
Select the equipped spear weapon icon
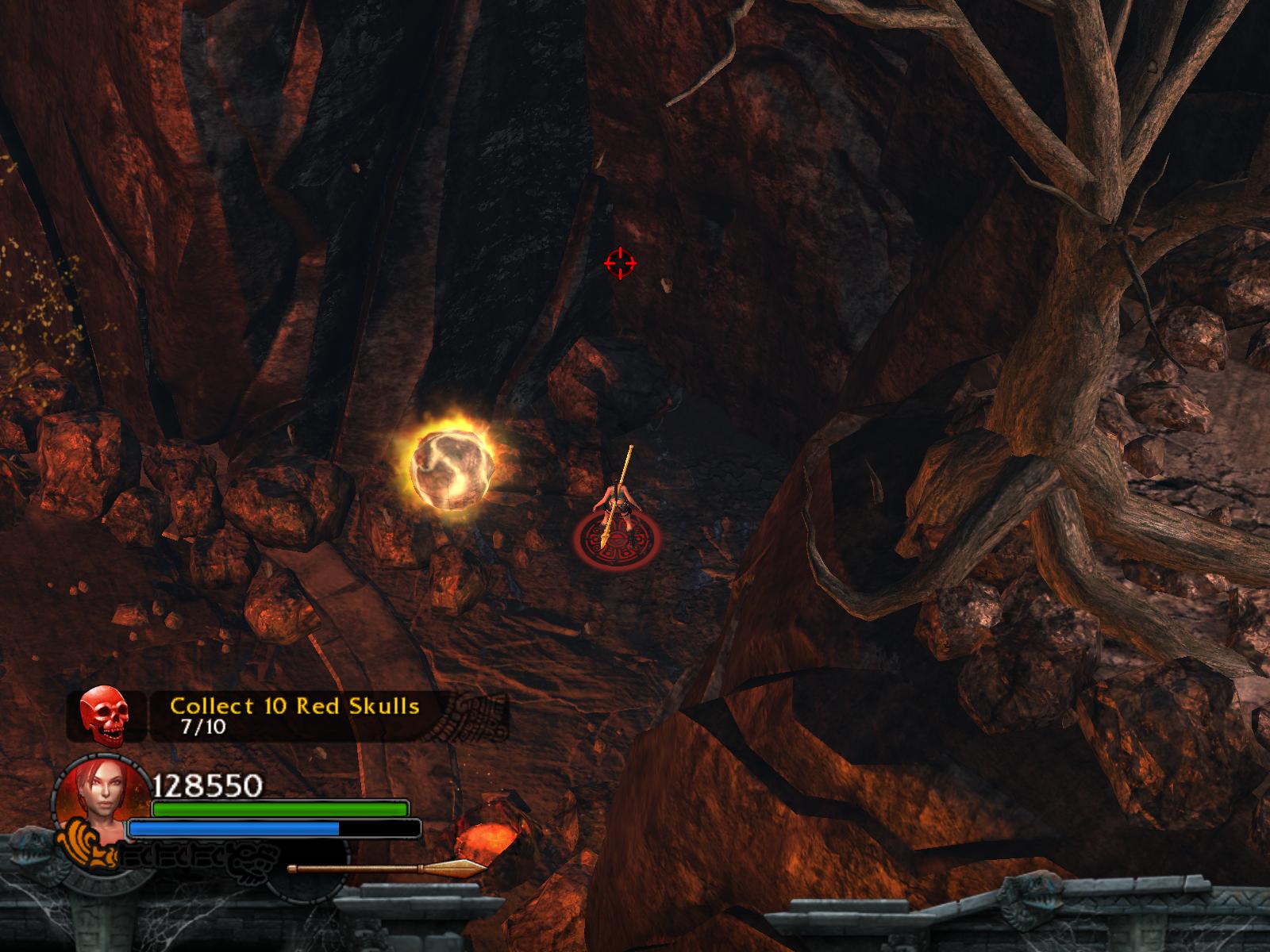click(x=387, y=868)
